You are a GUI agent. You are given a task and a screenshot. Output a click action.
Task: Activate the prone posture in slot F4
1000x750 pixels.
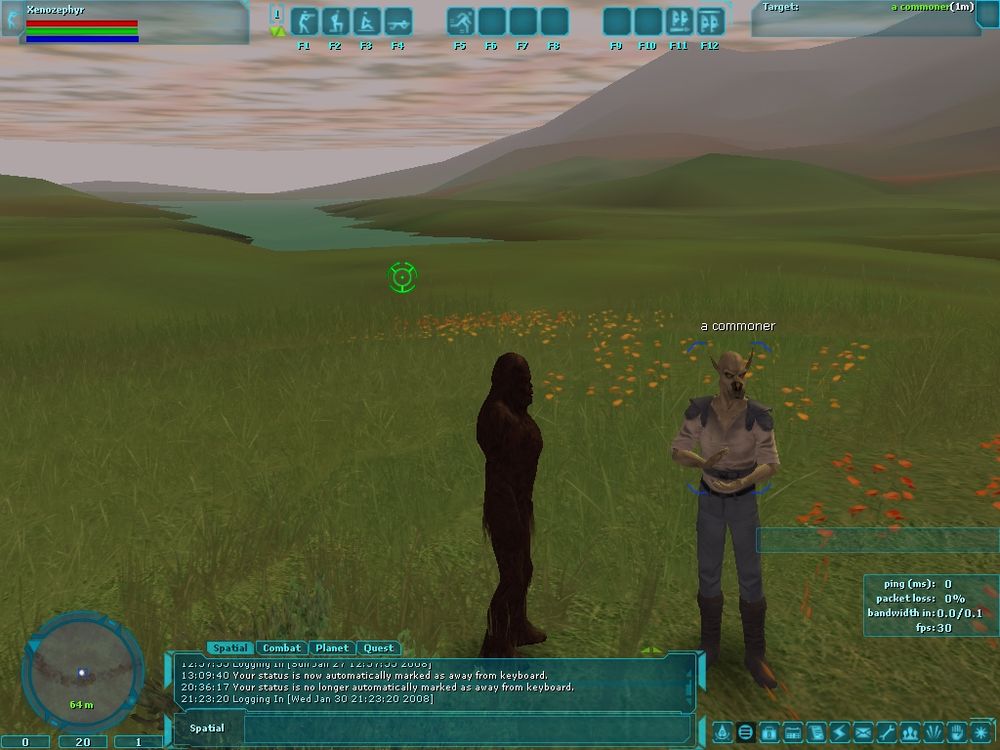pos(398,22)
